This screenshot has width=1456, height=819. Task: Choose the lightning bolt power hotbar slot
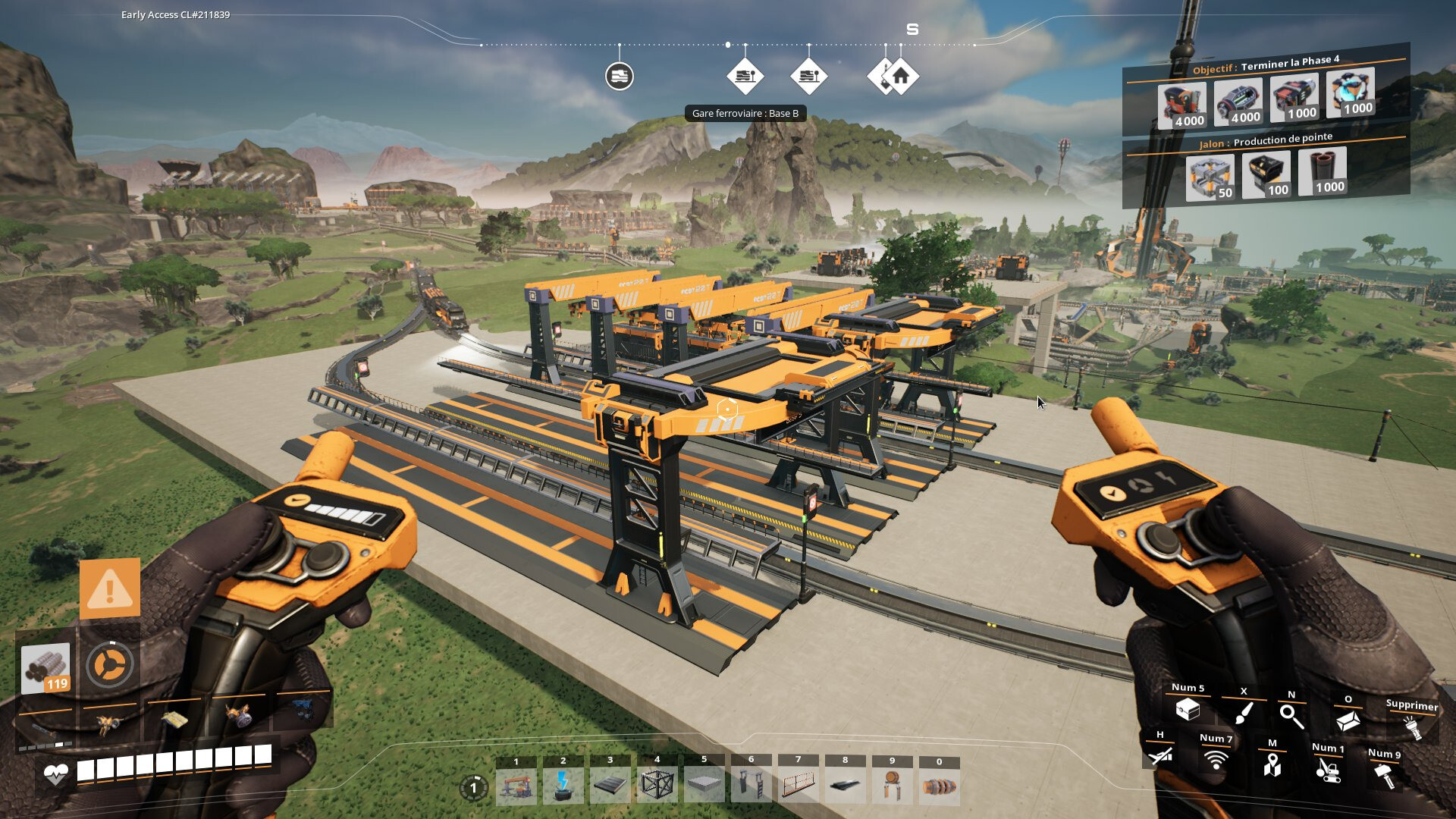[x=563, y=786]
